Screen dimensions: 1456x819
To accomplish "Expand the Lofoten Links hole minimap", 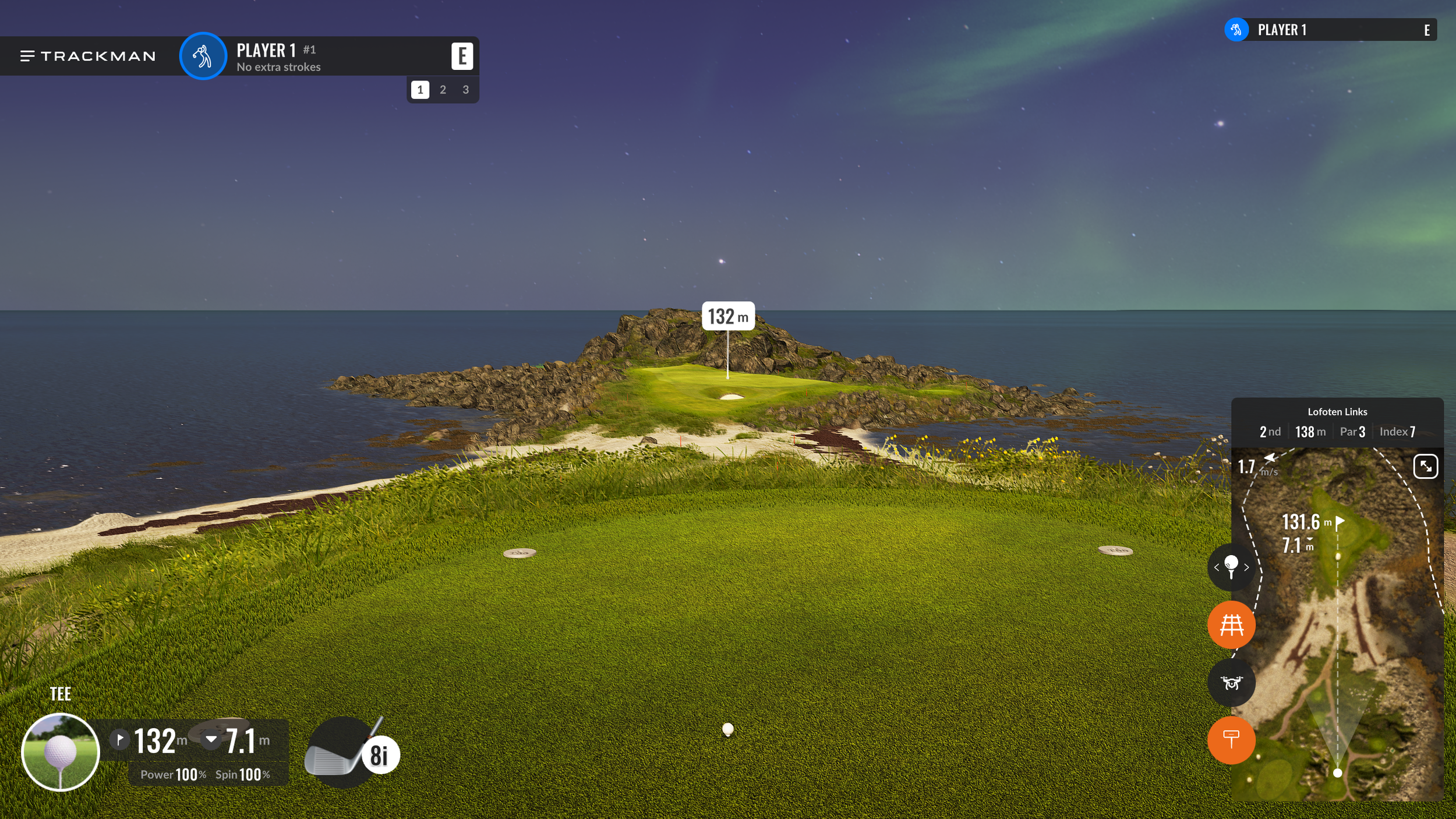I will 1425,467.
